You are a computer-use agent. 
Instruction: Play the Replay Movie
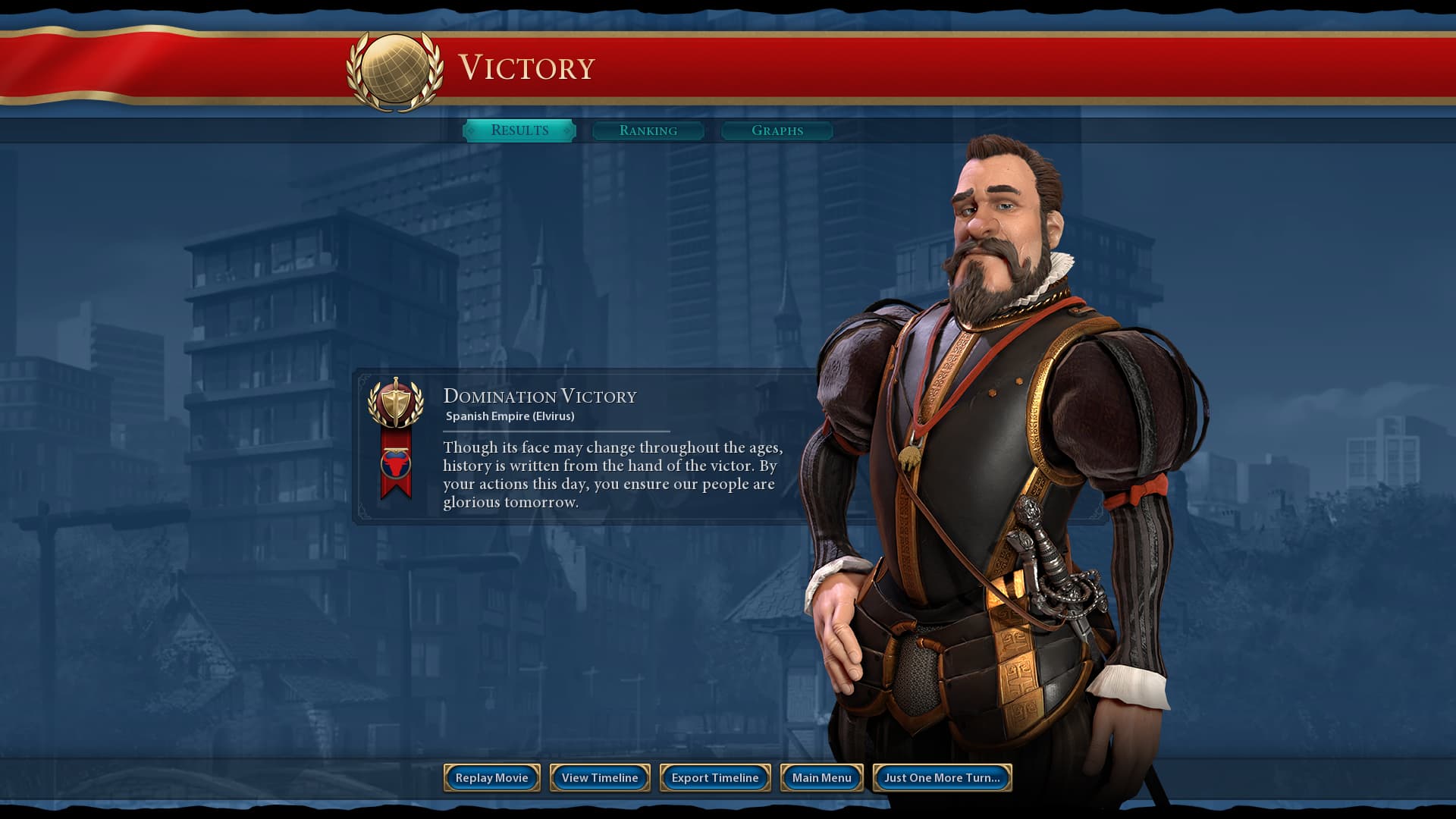[x=491, y=777]
